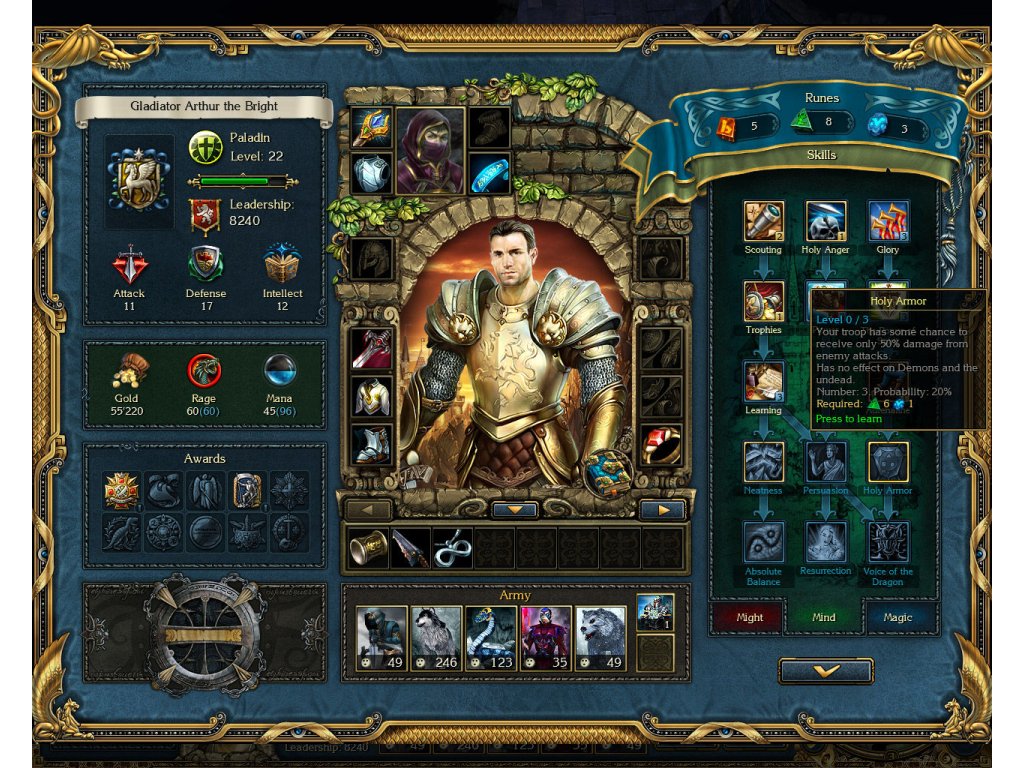
Task: Click the Absolute Balance skill
Action: [763, 542]
